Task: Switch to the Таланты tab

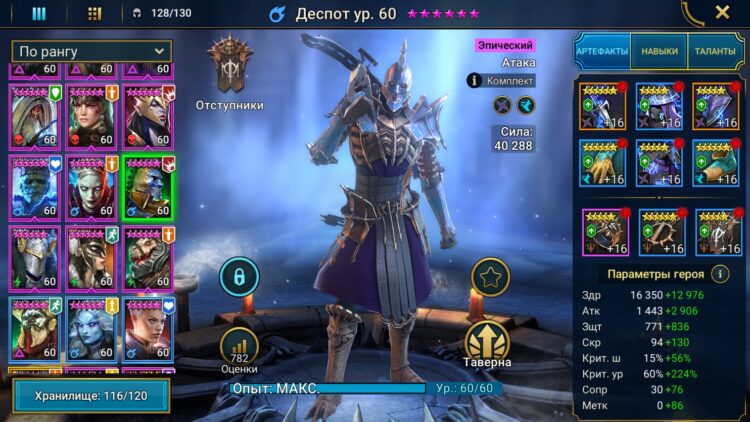Action: [x=716, y=51]
